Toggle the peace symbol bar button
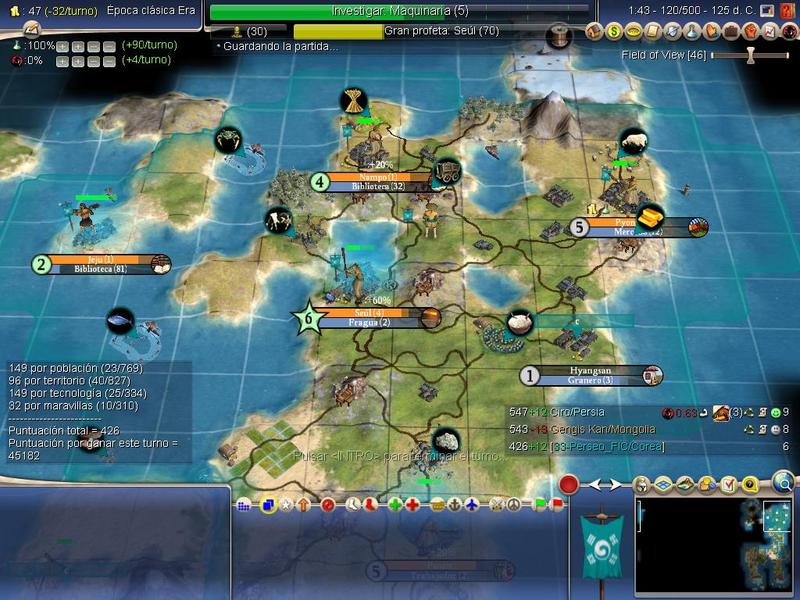The width and height of the screenshot is (800, 600). (512, 505)
